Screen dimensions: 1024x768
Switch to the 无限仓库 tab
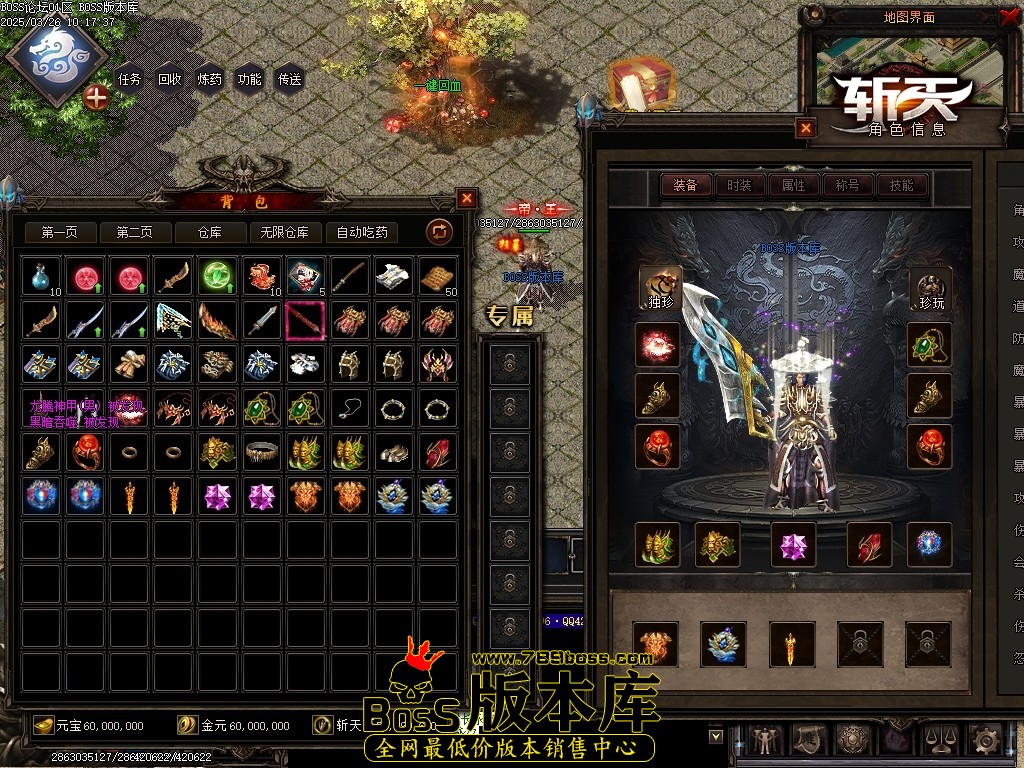(x=285, y=232)
